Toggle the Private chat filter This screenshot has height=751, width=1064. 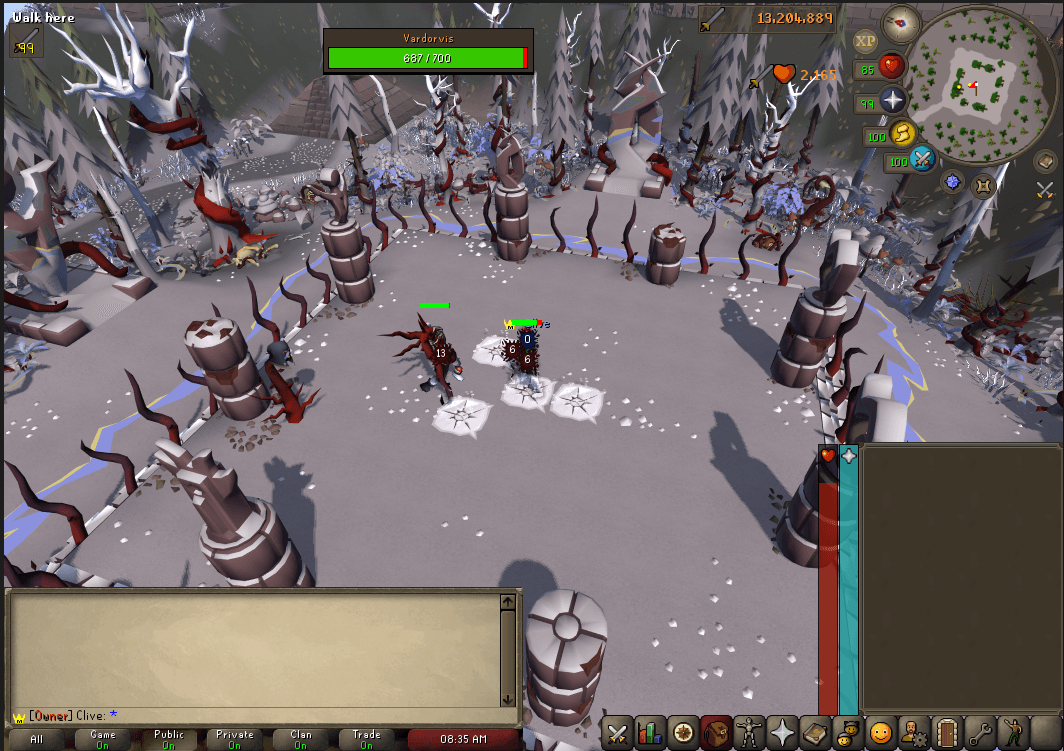[235, 740]
